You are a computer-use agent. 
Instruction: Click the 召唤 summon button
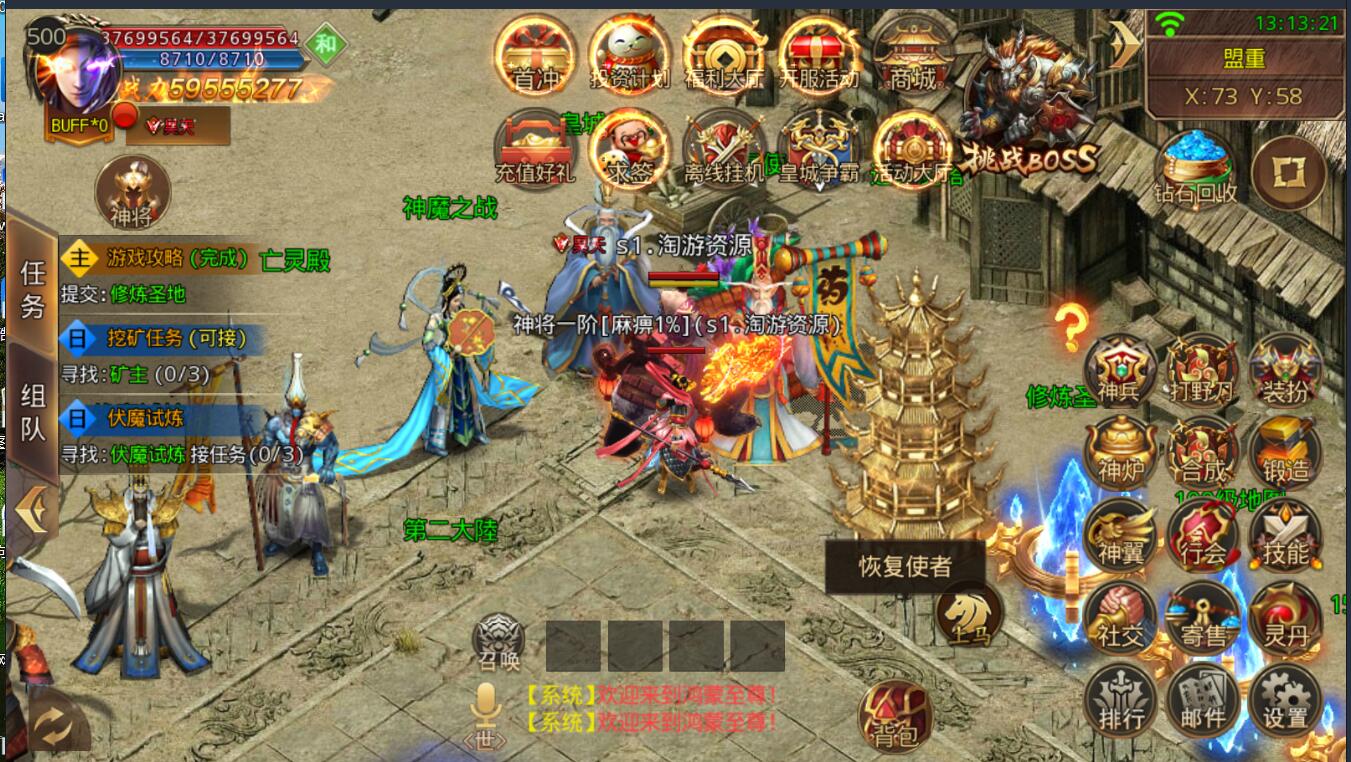coord(498,642)
